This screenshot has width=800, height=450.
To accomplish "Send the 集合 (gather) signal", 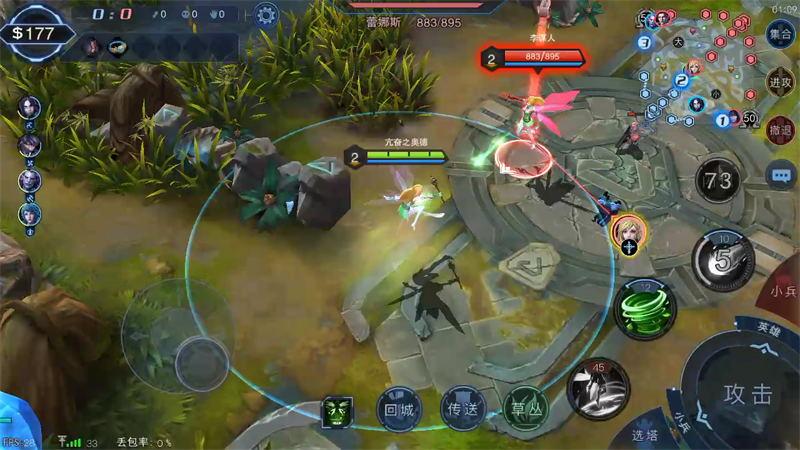I will coord(780,33).
